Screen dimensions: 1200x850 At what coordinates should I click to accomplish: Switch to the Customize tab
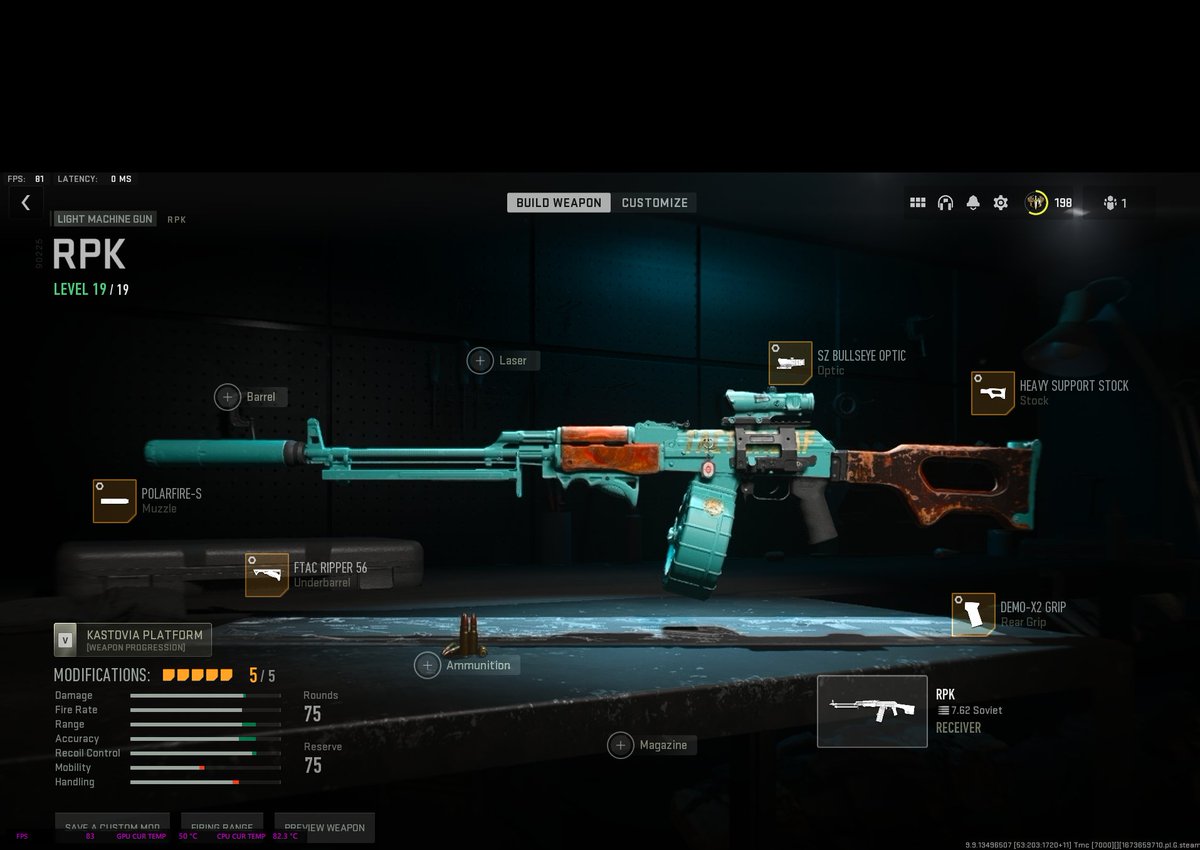click(x=654, y=203)
